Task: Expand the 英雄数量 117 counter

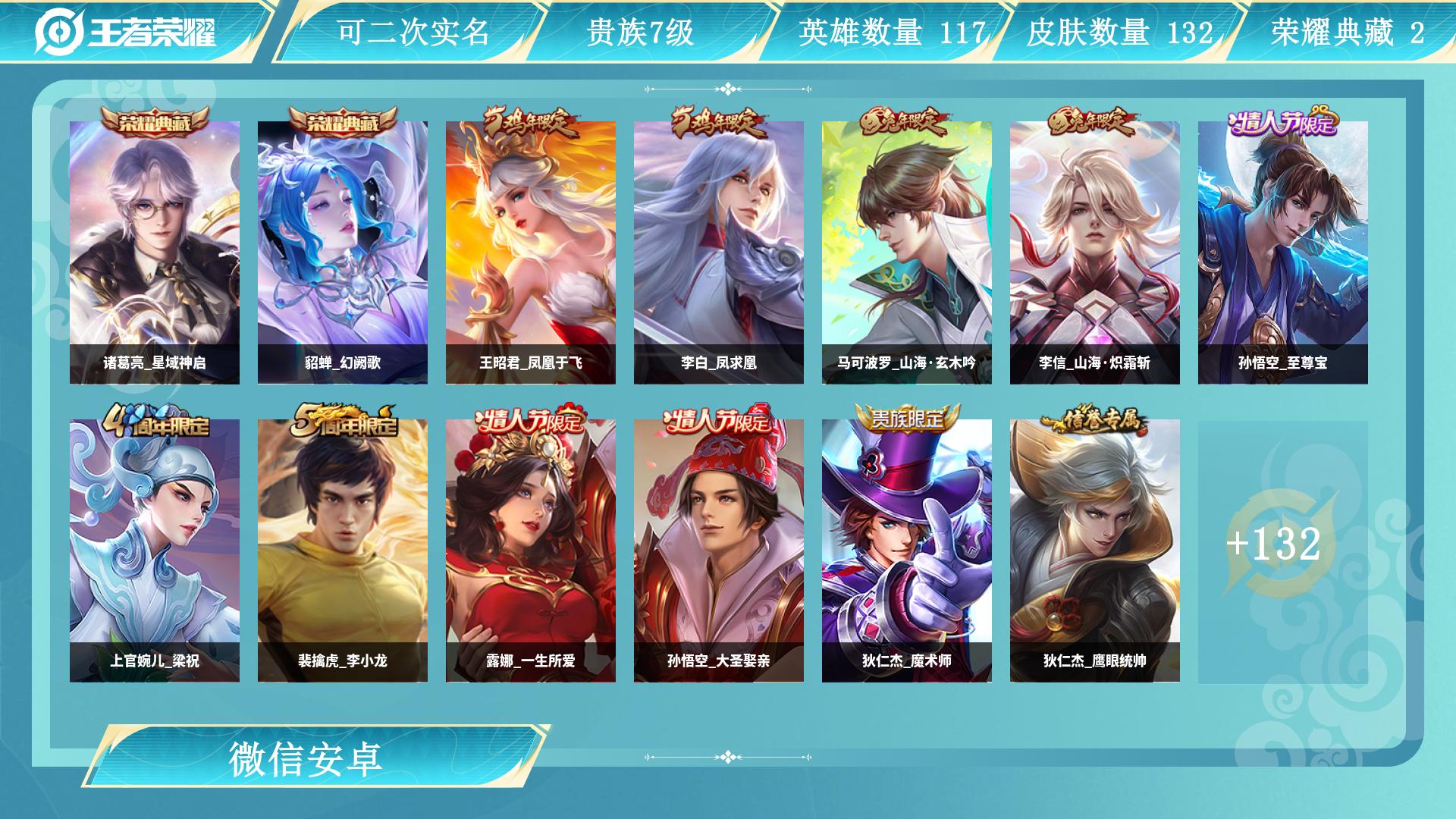Action: click(893, 32)
